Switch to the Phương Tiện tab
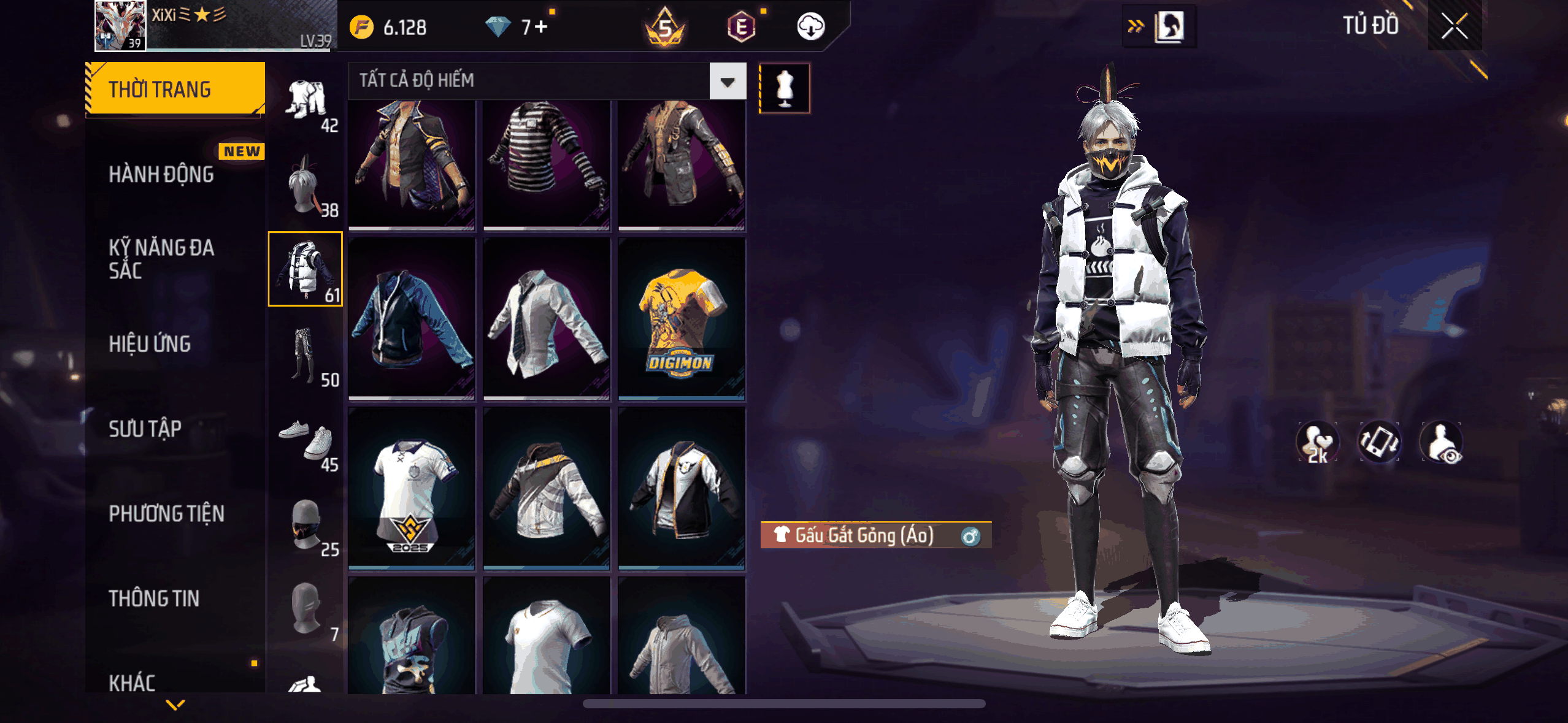This screenshot has height=723, width=1568. (x=166, y=513)
